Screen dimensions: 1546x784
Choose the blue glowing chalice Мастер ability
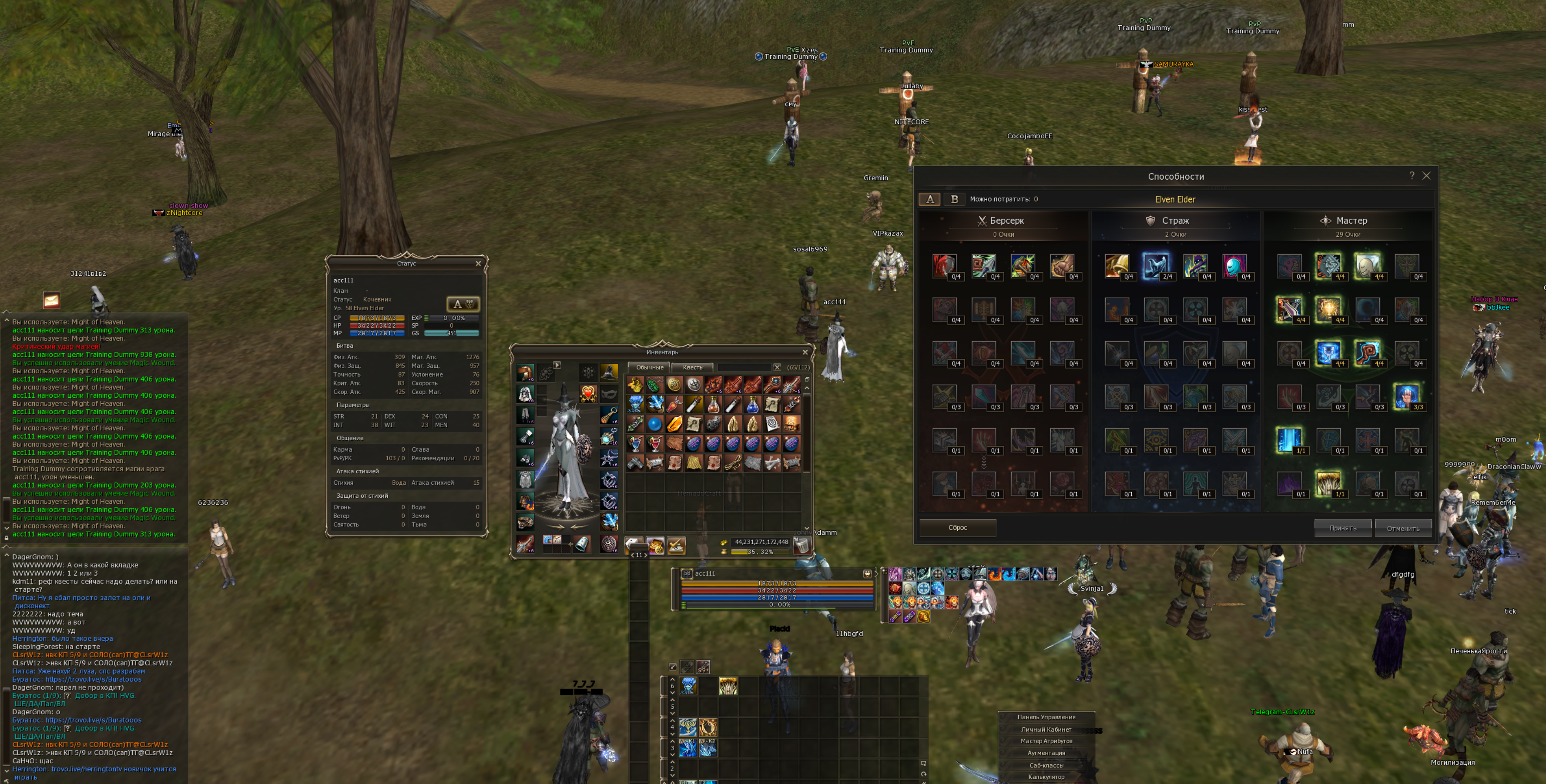[1328, 353]
